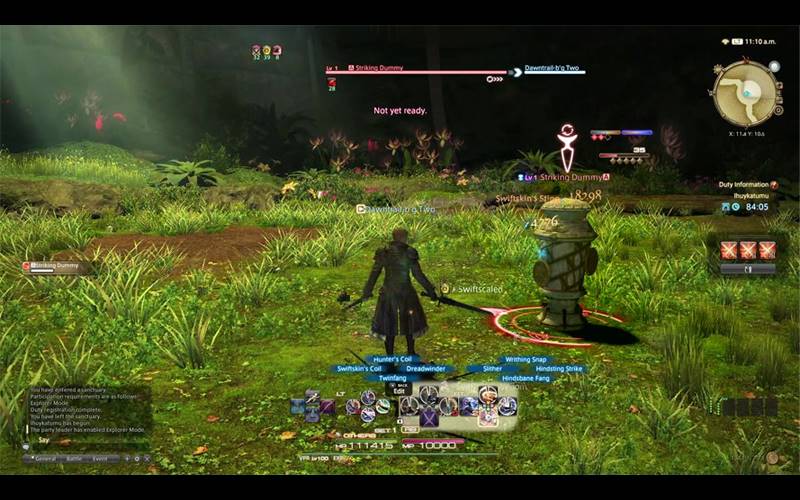The image size is (800, 500).
Task: Click the Say chat input field
Action: 80,440
